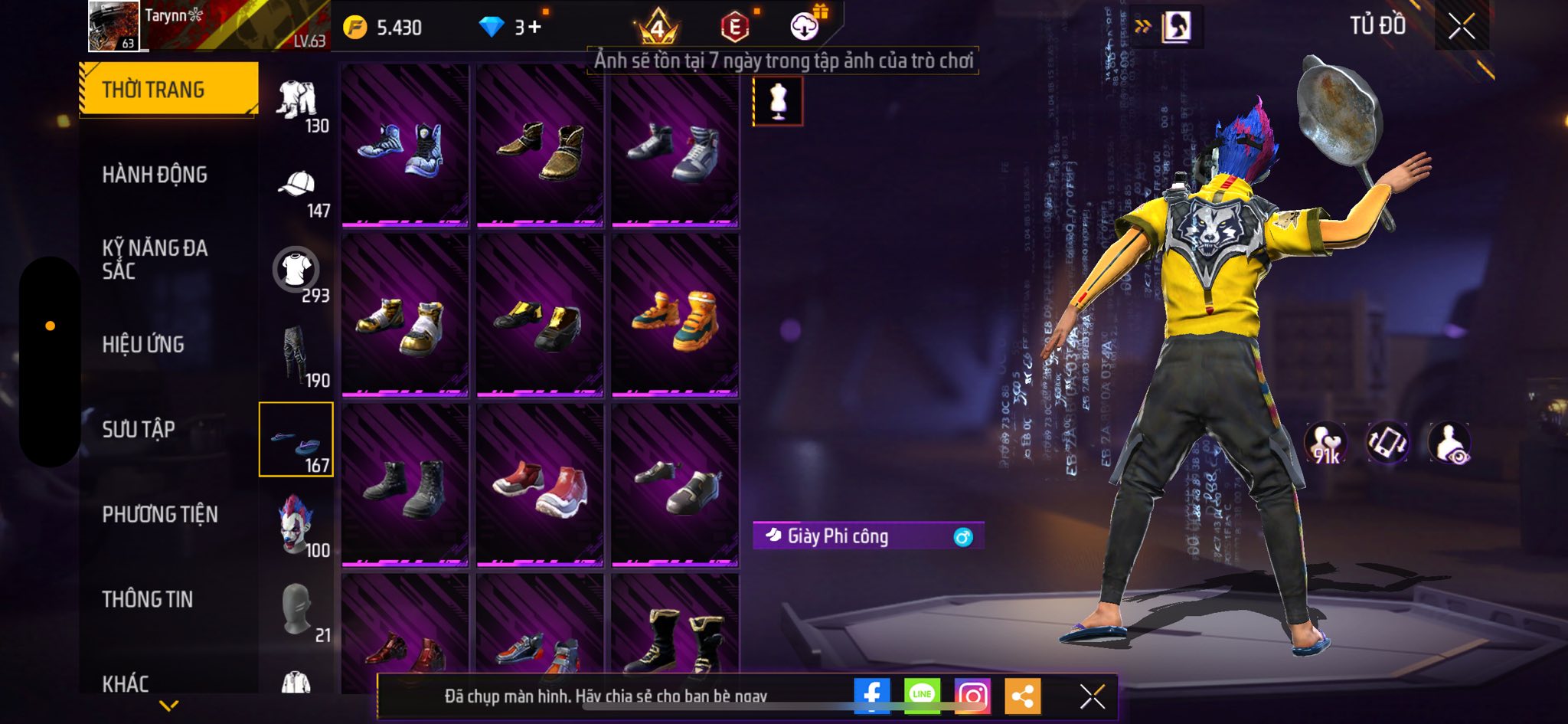The width and height of the screenshot is (1568, 724).
Task: Go to the SƯU TẬP section
Action: click(x=139, y=429)
